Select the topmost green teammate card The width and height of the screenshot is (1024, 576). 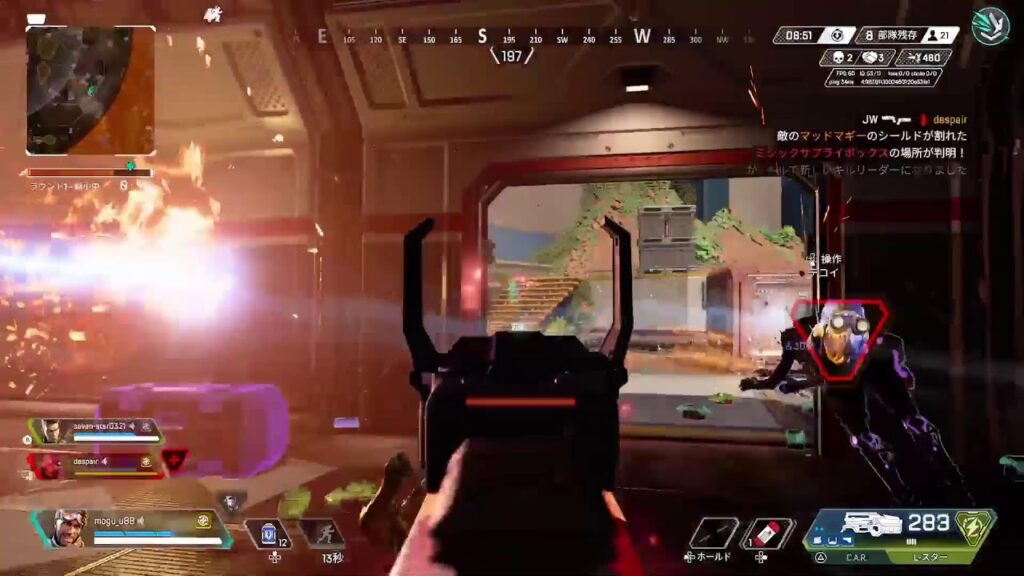[x=95, y=431]
